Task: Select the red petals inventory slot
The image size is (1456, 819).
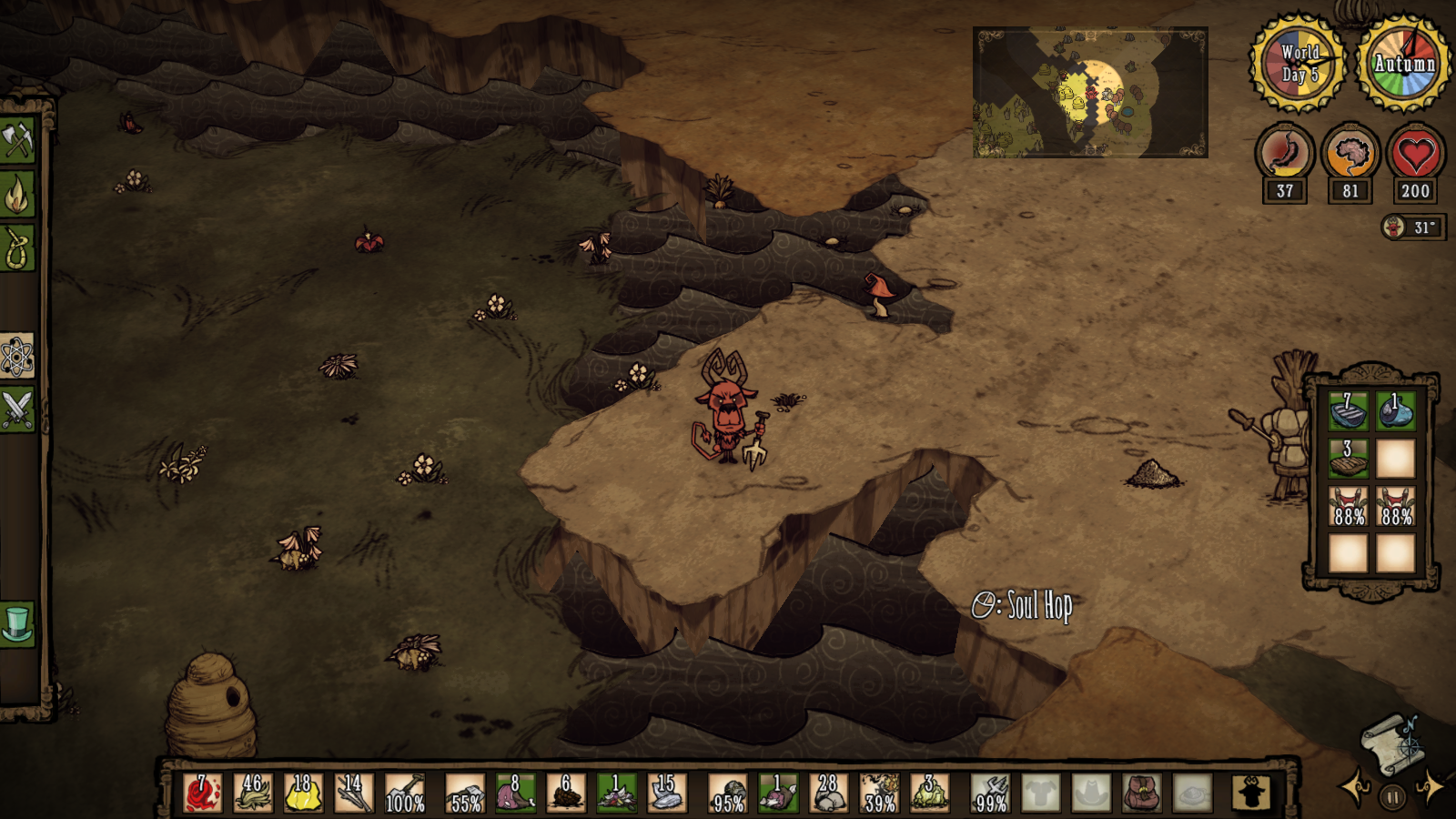Action: click(202, 793)
